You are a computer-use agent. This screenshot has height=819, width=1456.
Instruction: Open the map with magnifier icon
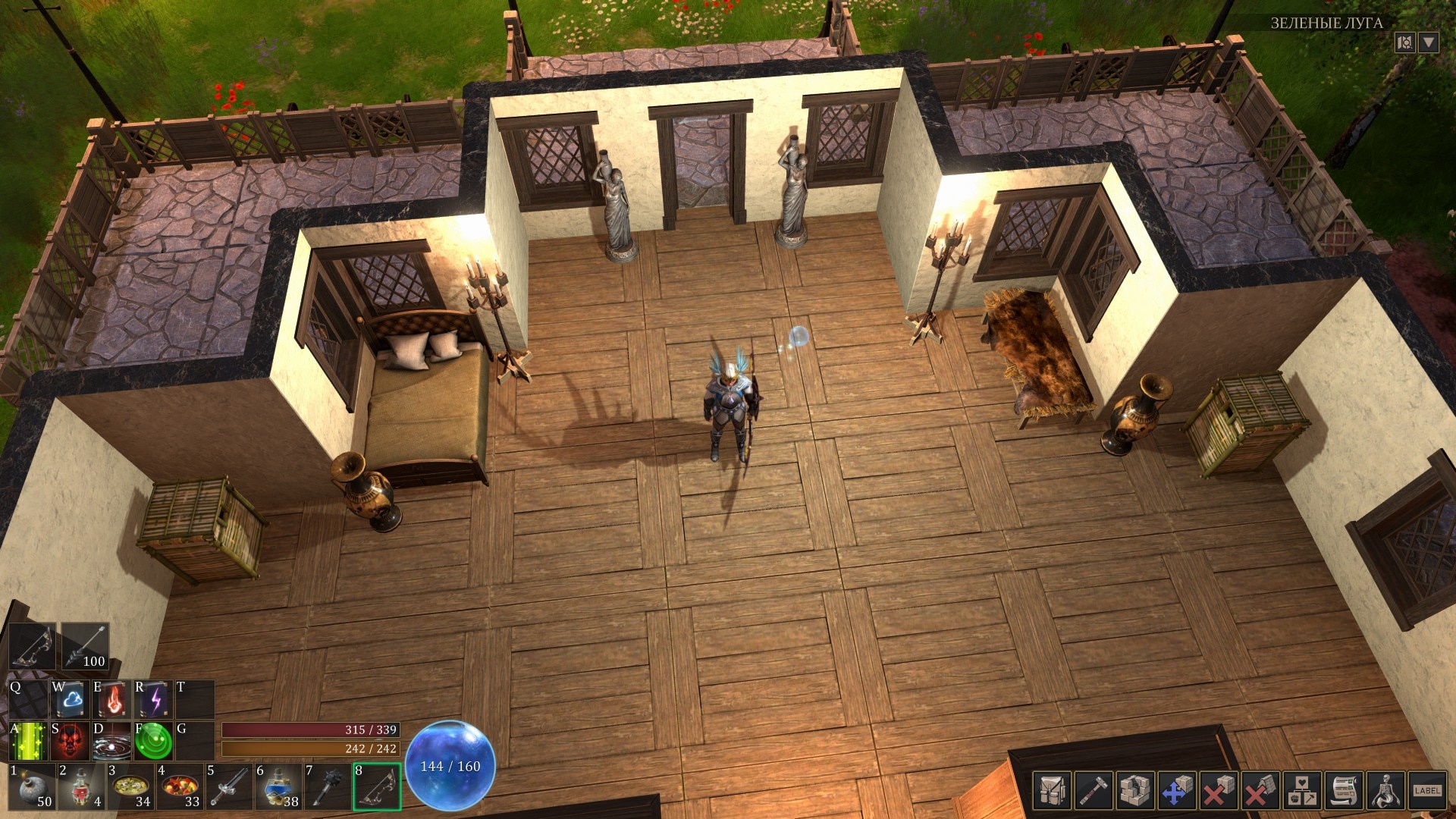point(1404,42)
